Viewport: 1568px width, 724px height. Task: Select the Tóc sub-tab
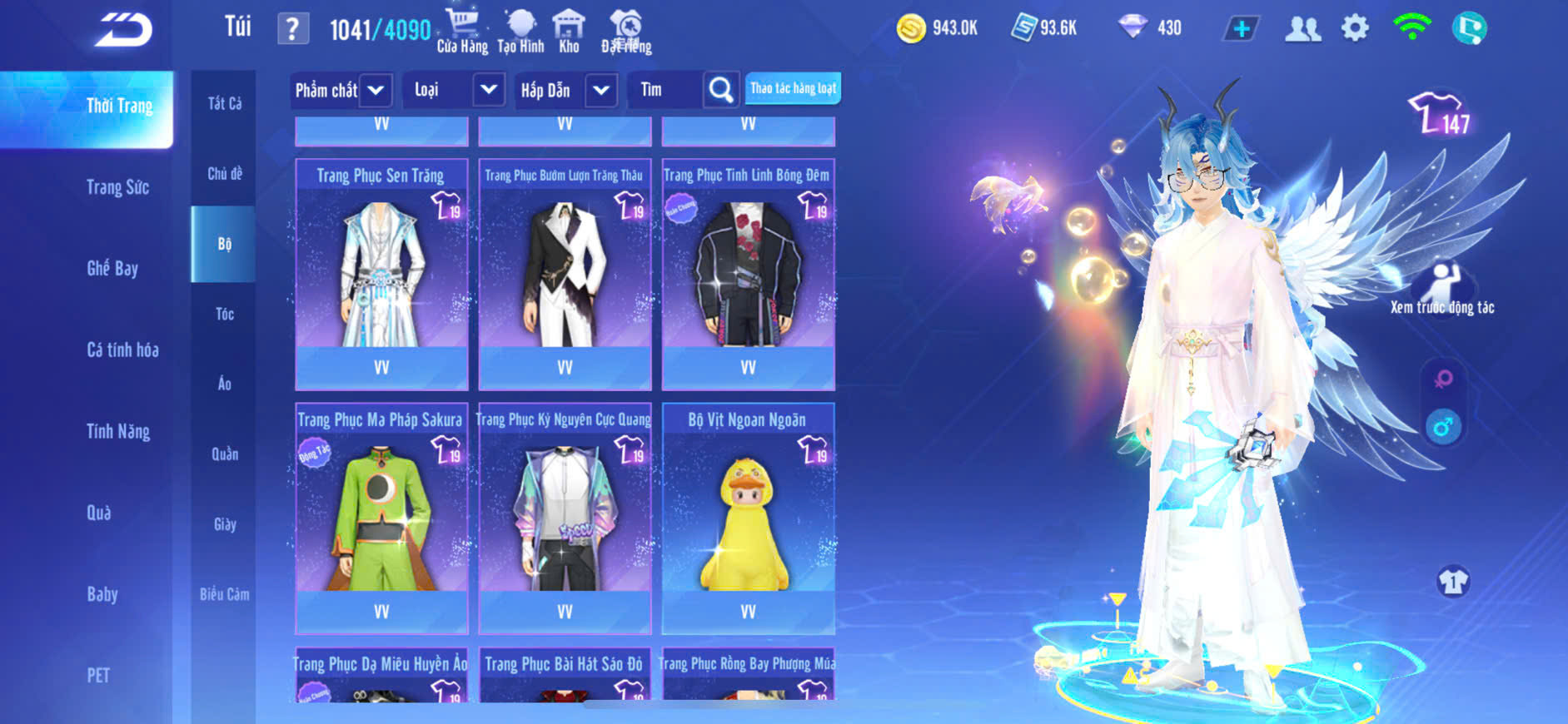click(x=224, y=314)
